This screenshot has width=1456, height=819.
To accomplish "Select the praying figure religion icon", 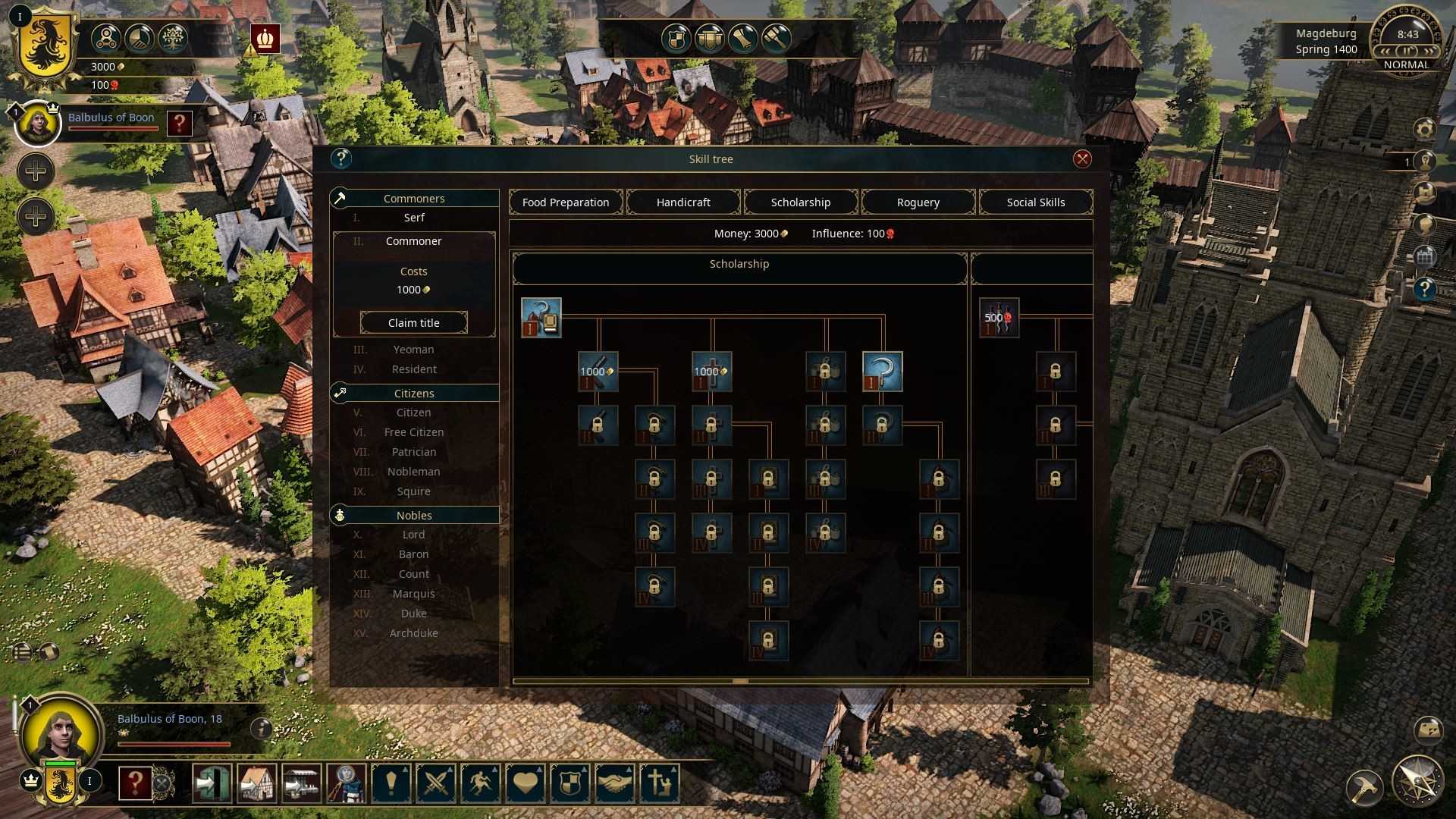I will (659, 783).
